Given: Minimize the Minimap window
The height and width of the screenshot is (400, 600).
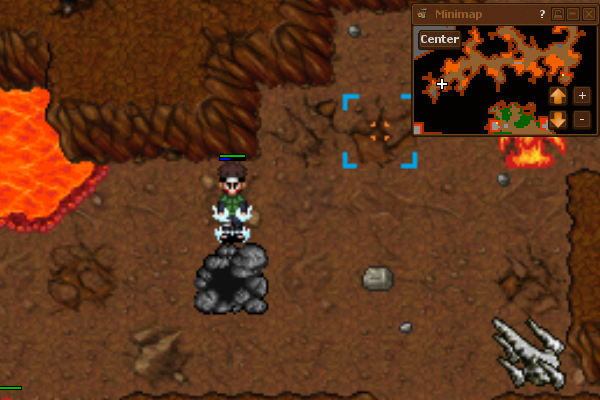Looking at the screenshot, I should pyautogui.click(x=574, y=14).
